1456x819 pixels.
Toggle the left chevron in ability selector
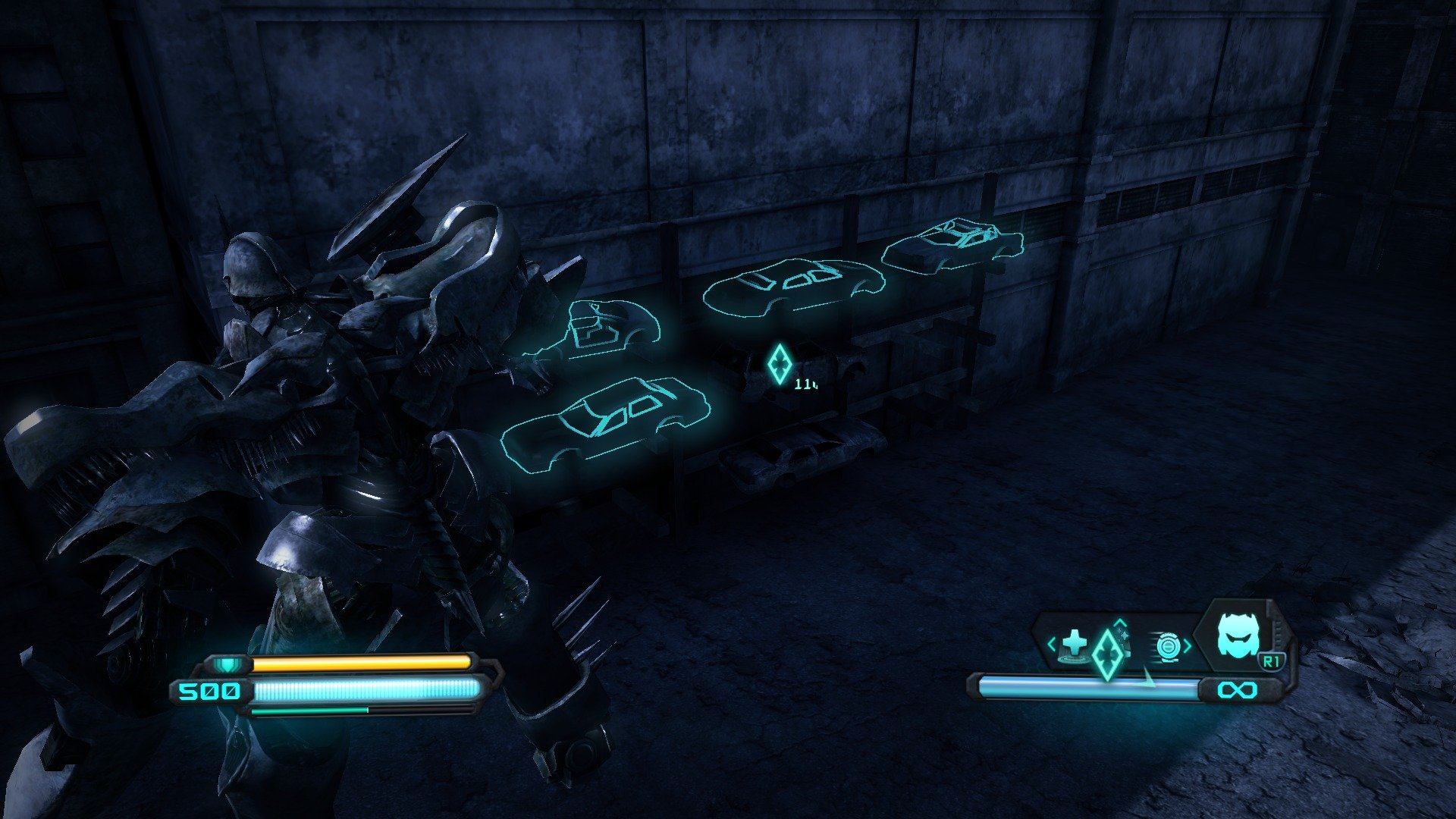click(x=1053, y=645)
